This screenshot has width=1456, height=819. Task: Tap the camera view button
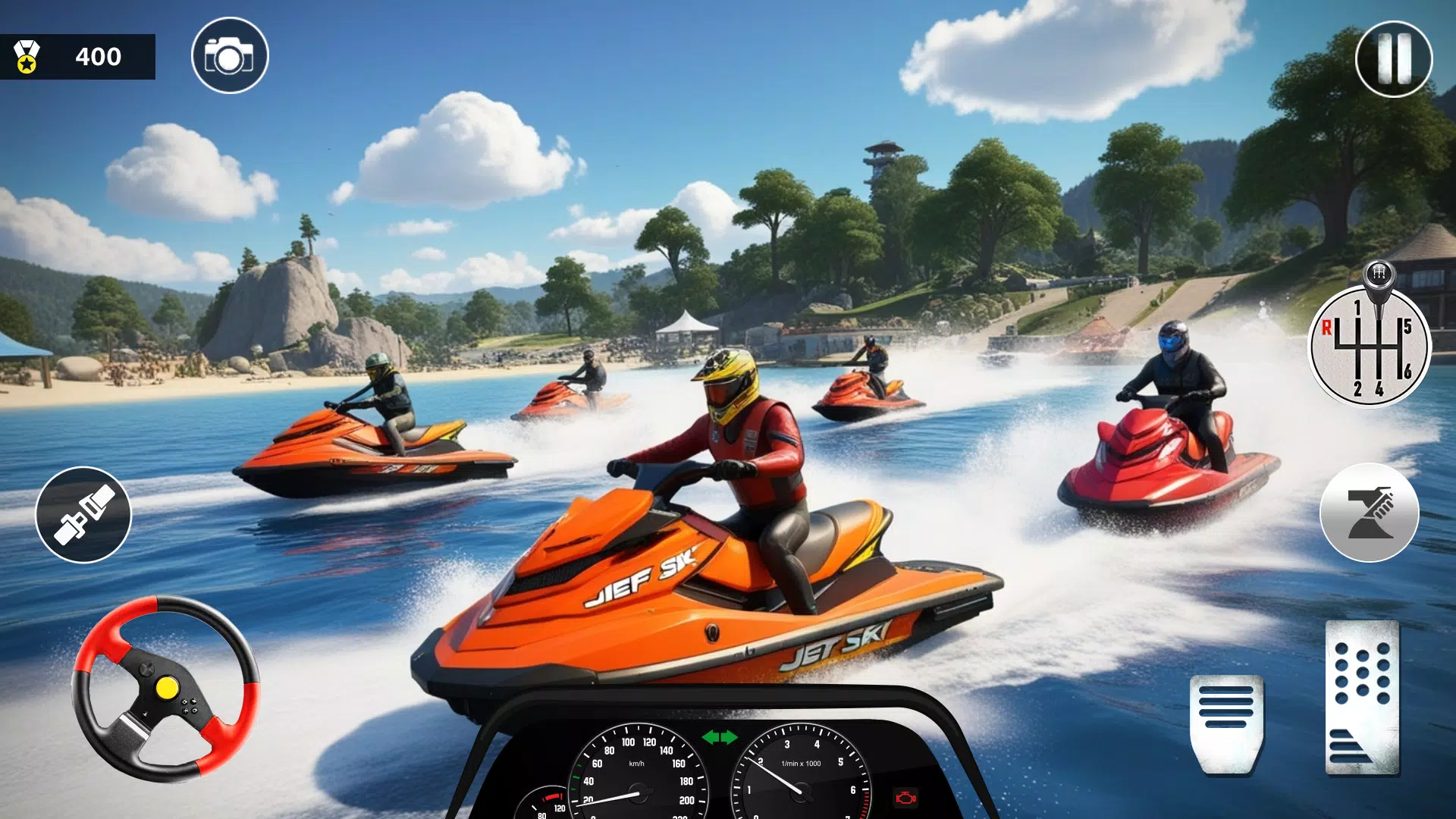click(230, 56)
